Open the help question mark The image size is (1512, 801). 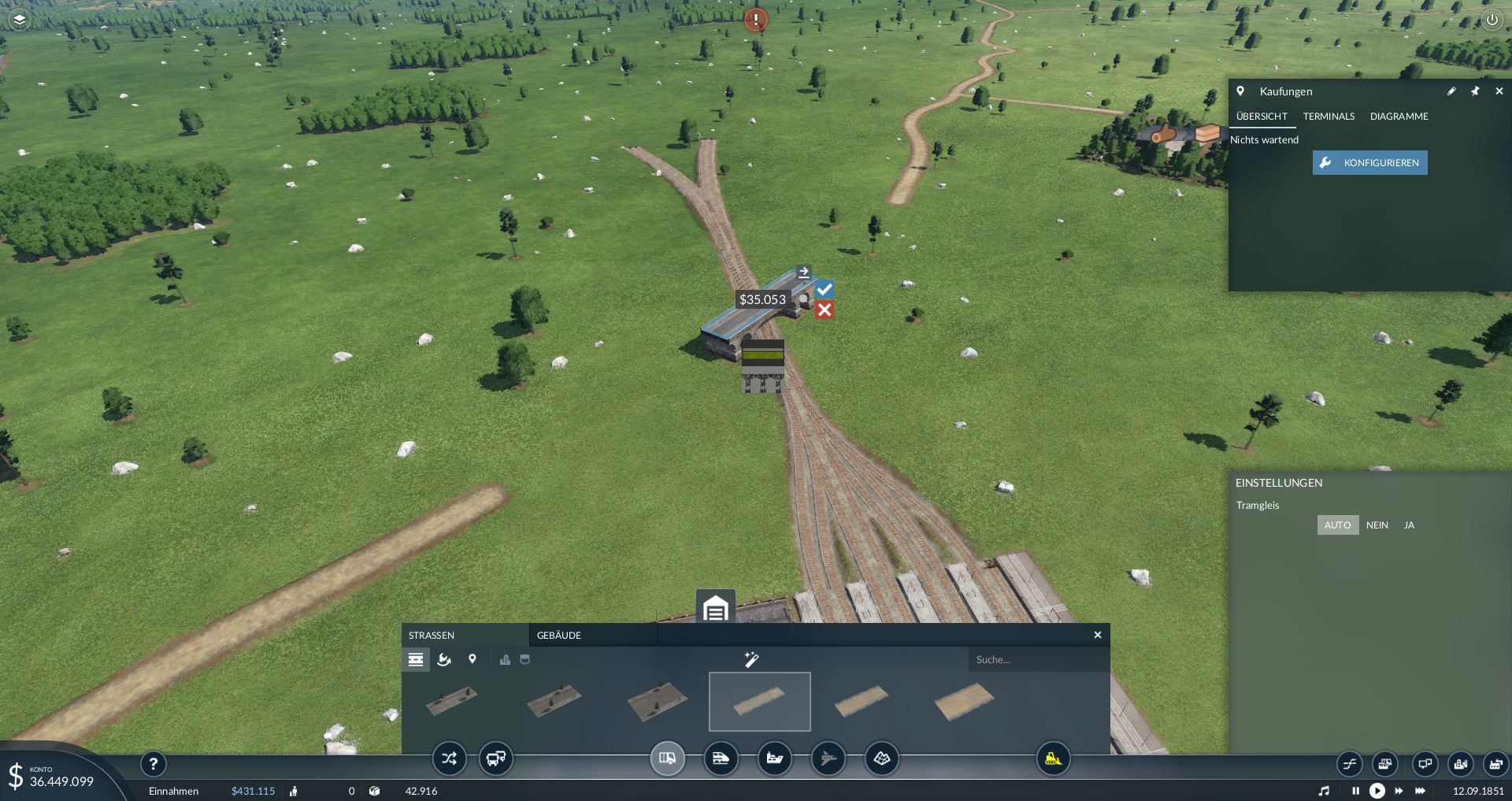click(154, 763)
